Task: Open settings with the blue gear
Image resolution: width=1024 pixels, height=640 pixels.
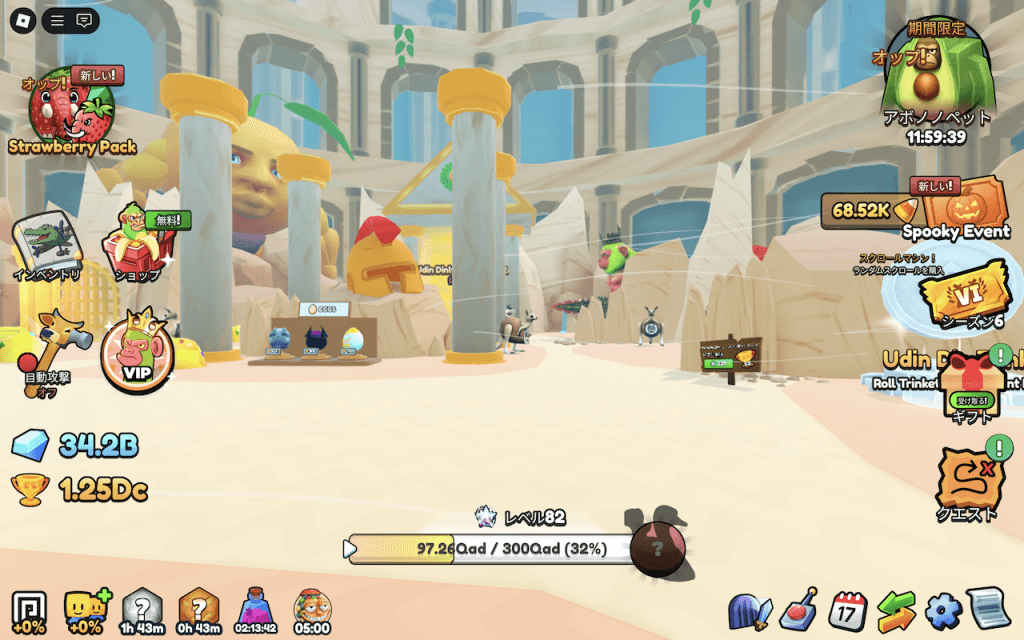Action: (x=942, y=609)
